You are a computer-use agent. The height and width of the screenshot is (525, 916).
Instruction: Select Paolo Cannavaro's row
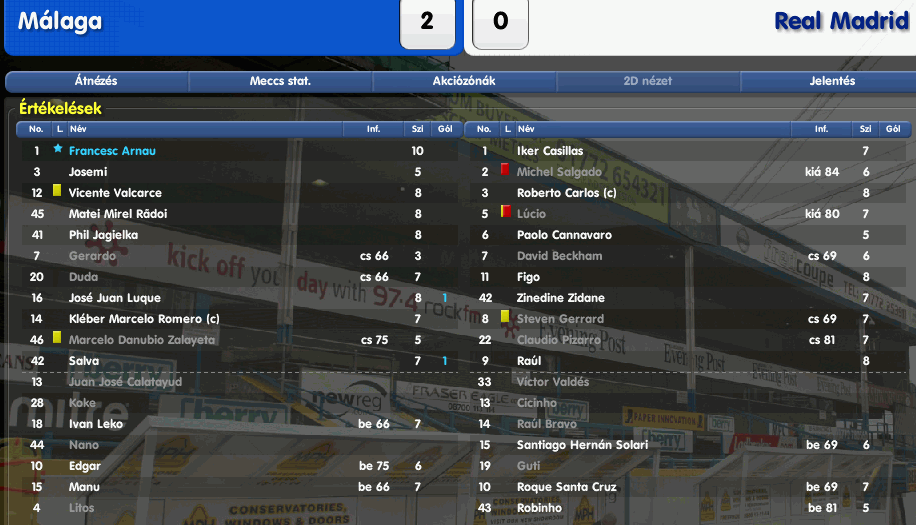tap(561, 235)
